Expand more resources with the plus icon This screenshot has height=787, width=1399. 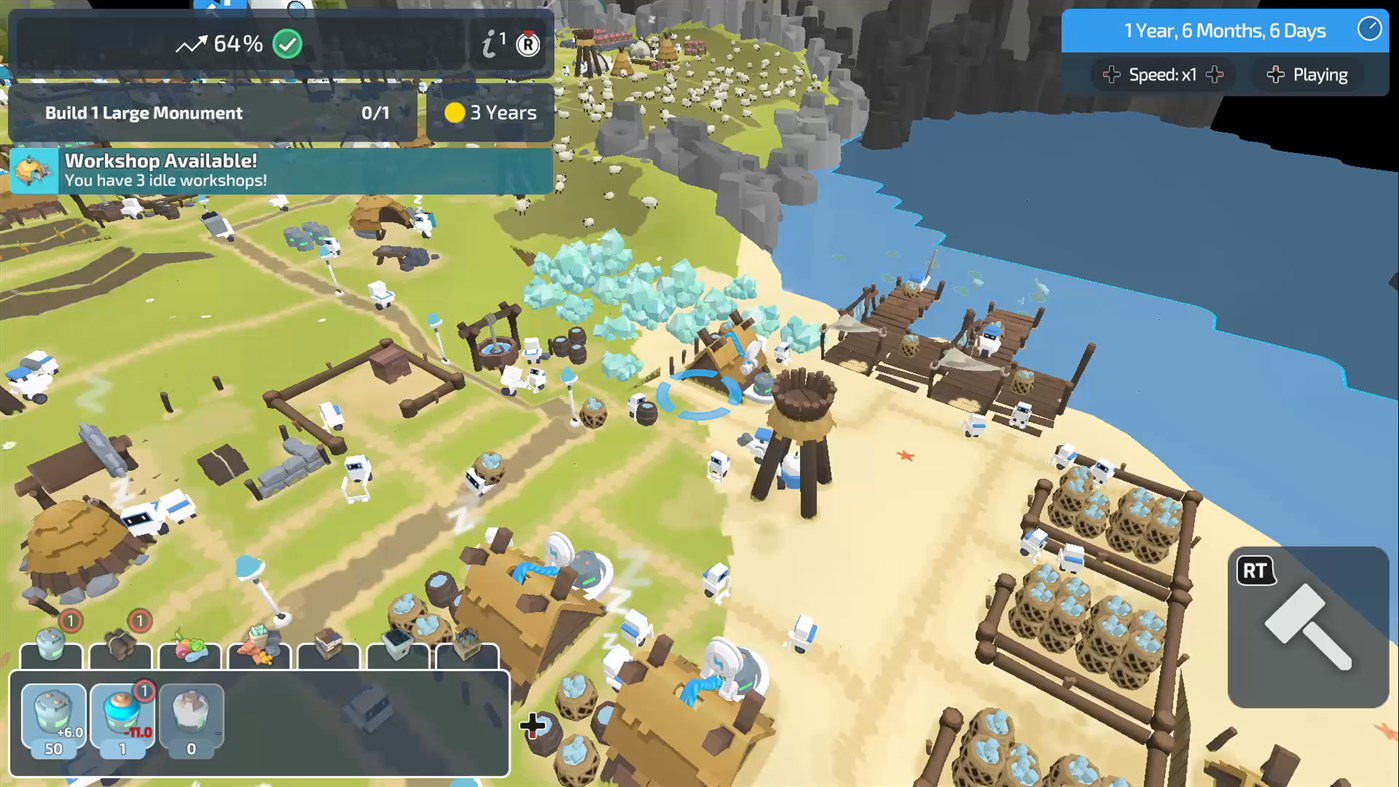[x=533, y=726]
